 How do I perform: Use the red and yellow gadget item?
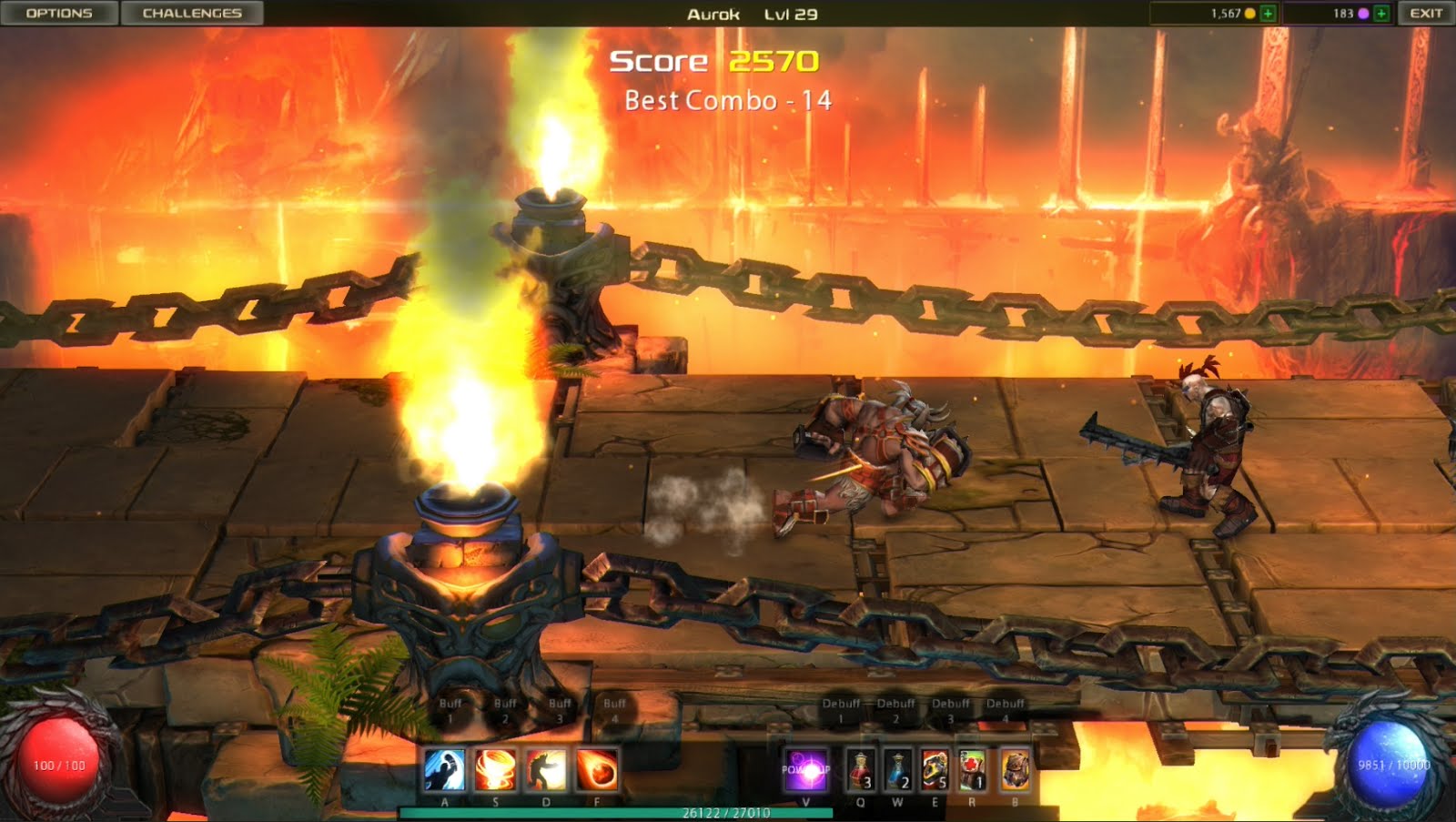(x=935, y=770)
